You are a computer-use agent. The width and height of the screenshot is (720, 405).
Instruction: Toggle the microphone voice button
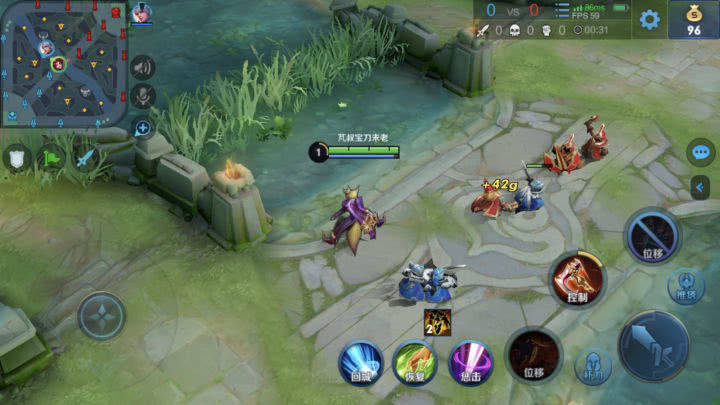pos(143,96)
